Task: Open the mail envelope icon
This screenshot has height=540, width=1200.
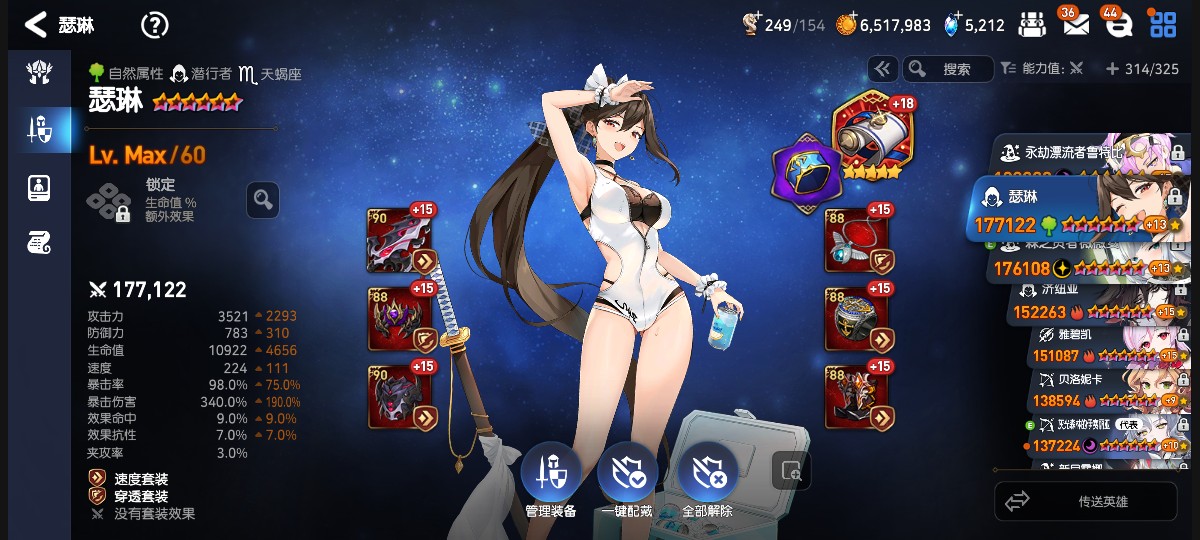Action: coord(1075,25)
